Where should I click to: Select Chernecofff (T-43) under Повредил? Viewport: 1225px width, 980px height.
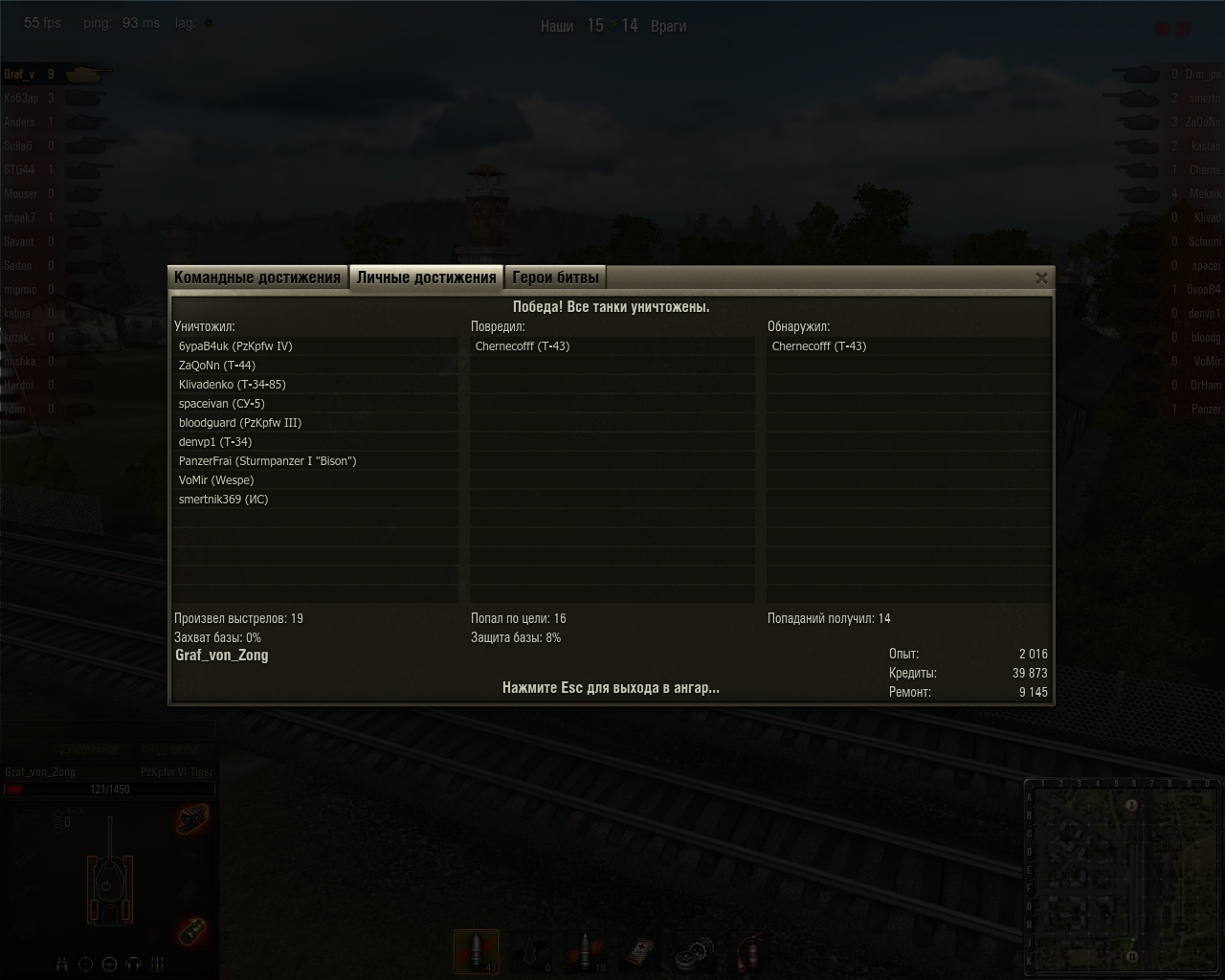pyautogui.click(x=523, y=346)
